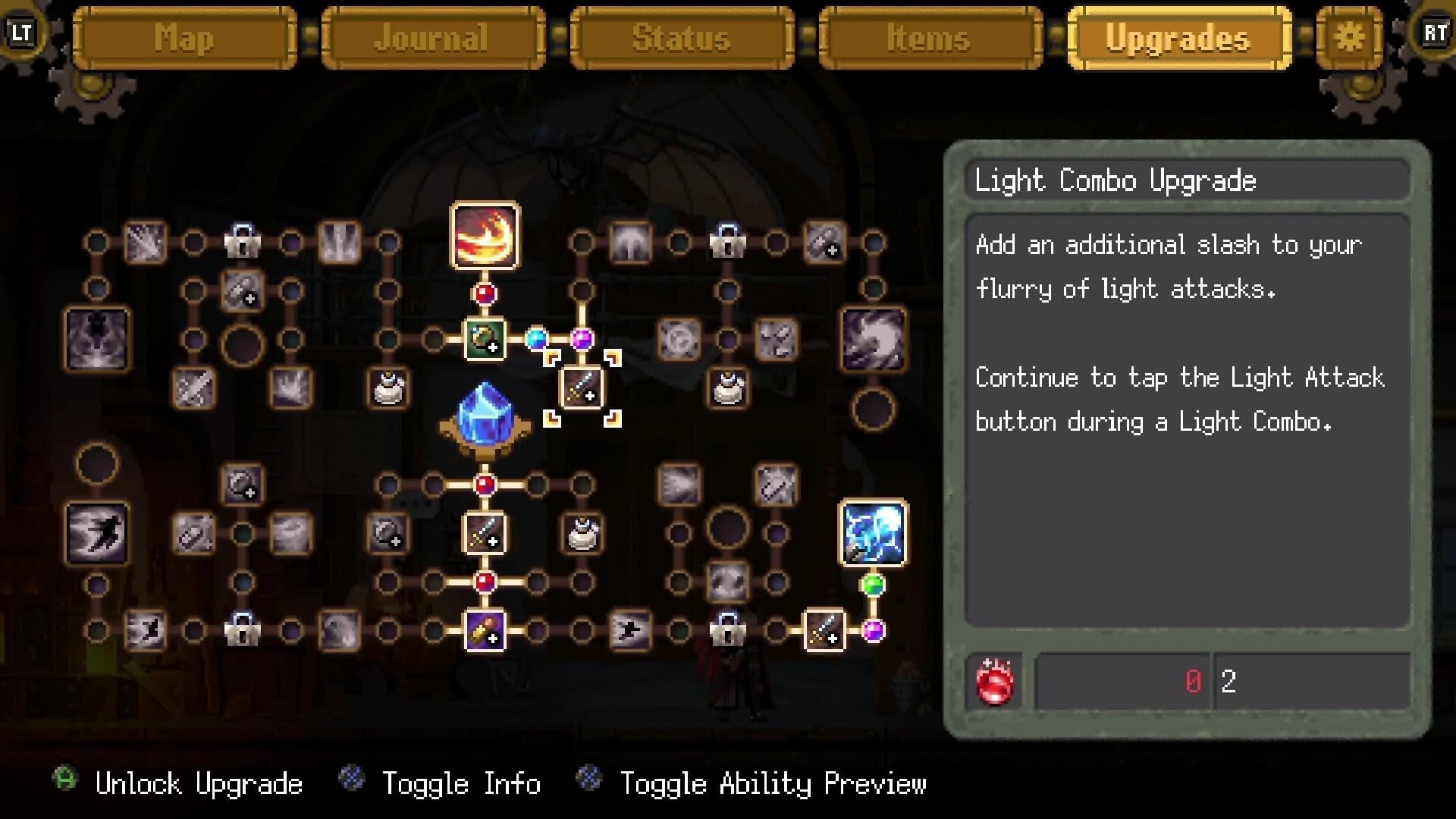Select the Upgrades tab
The width and height of the screenshot is (1456, 819).
(x=1178, y=38)
